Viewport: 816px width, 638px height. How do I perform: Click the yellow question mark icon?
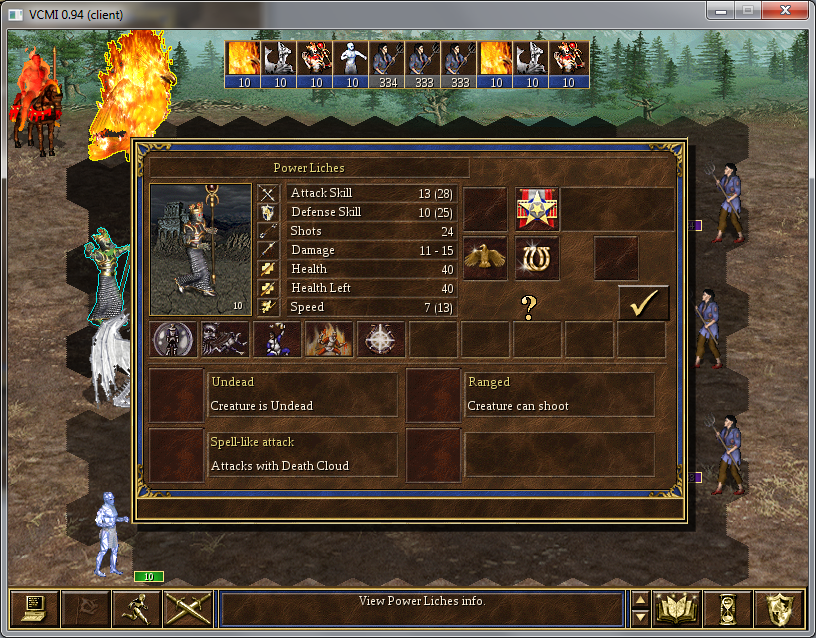point(529,307)
